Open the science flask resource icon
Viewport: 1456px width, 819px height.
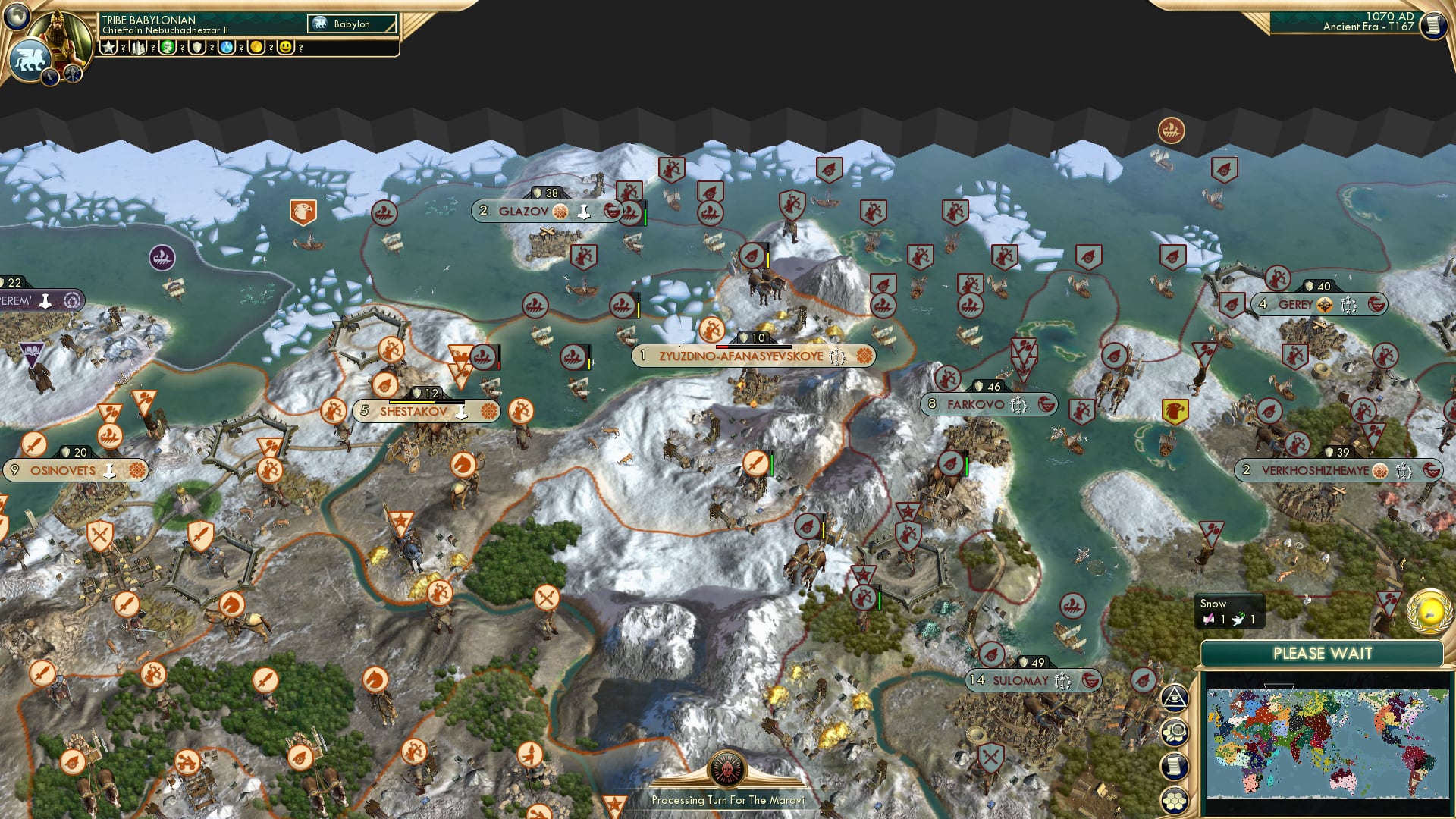pyautogui.click(x=226, y=47)
